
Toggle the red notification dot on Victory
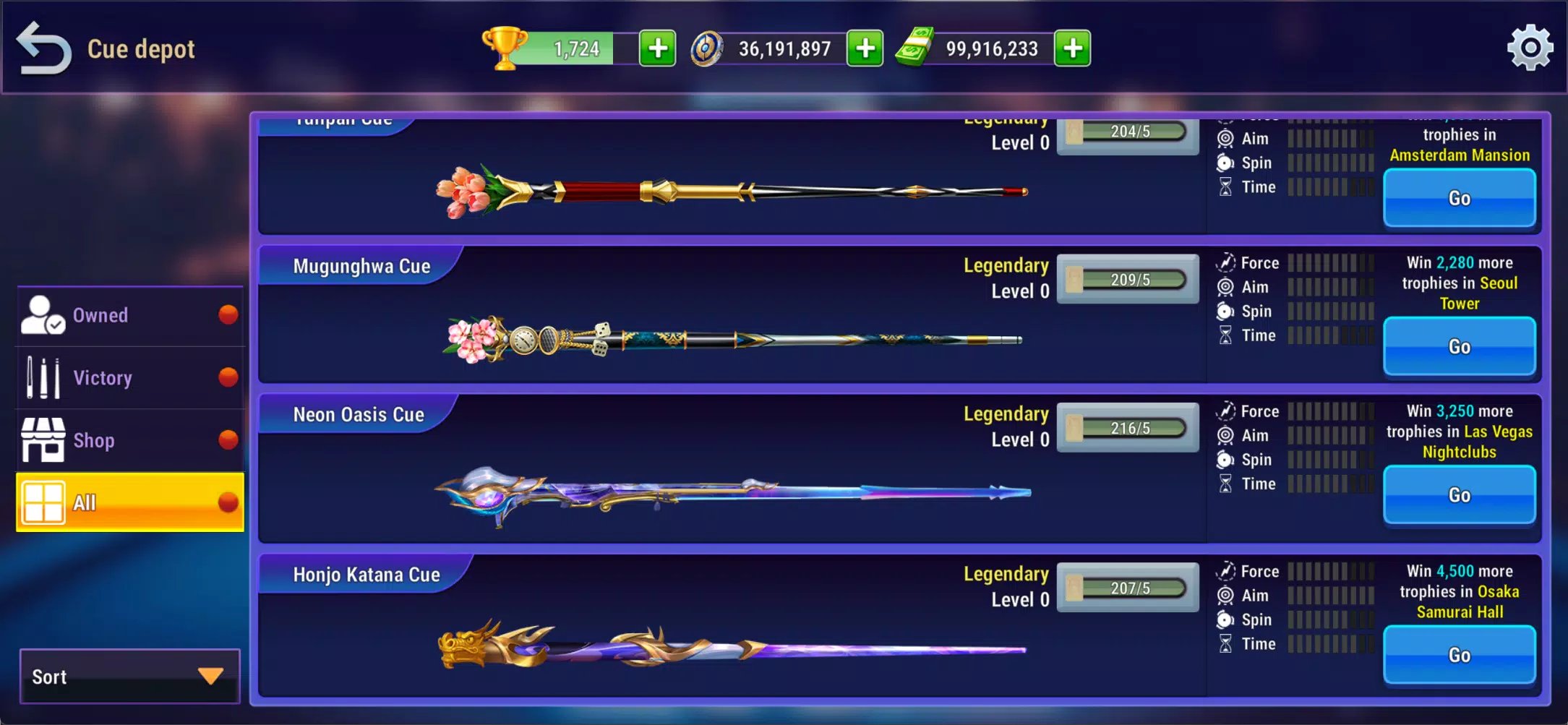pos(229,376)
